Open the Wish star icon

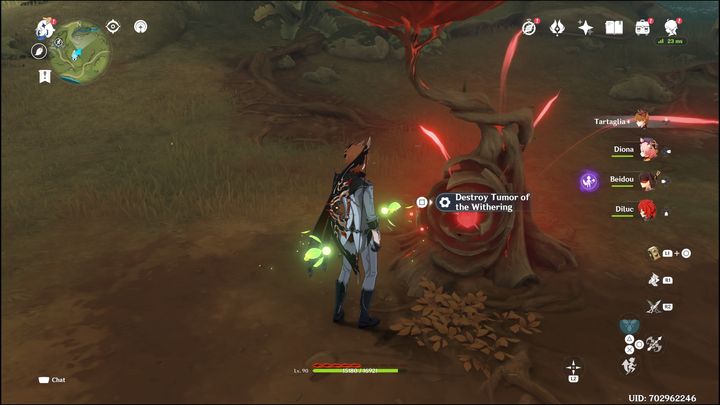(586, 27)
